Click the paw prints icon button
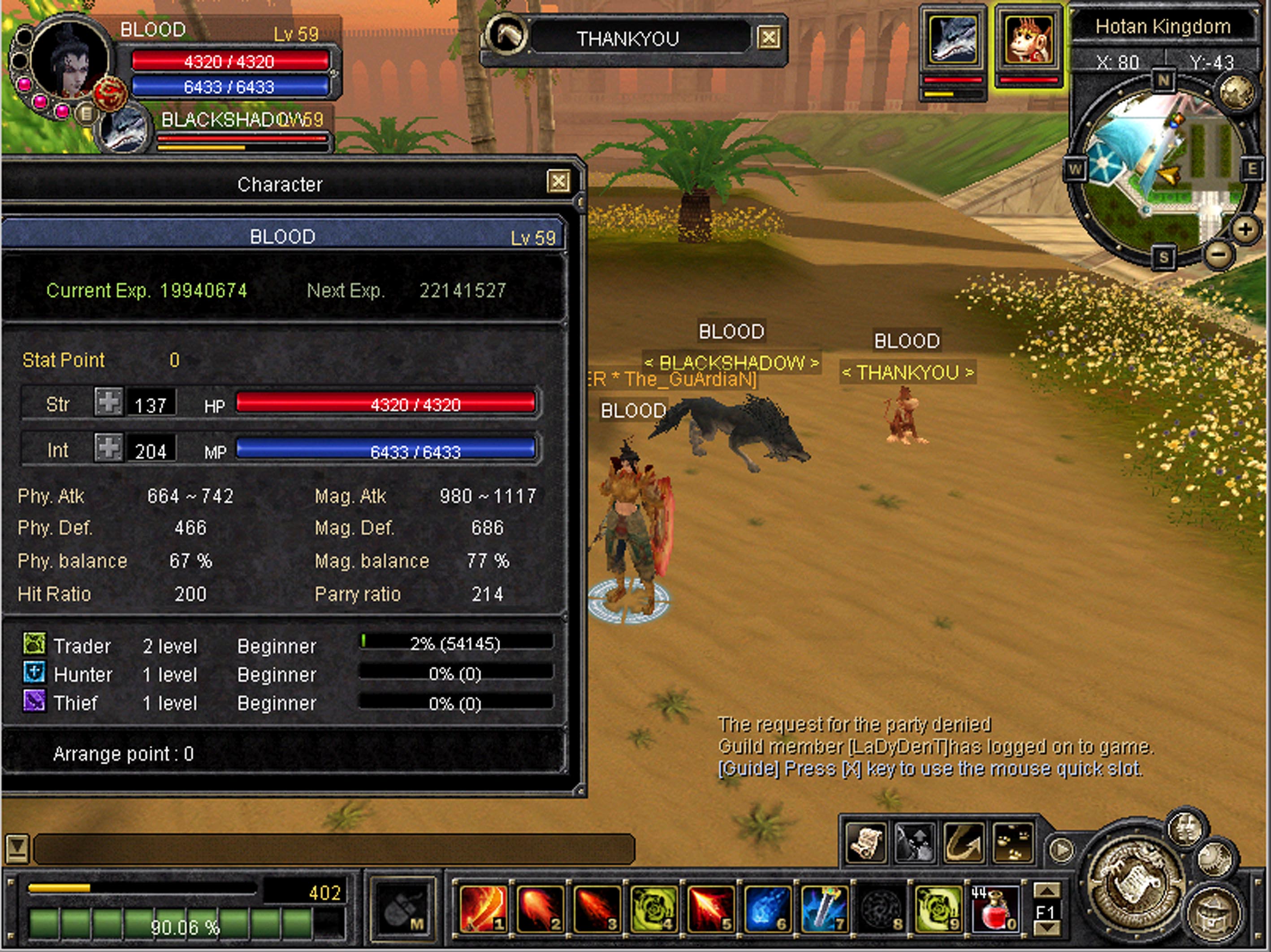This screenshot has width=1271, height=952. (x=1013, y=843)
